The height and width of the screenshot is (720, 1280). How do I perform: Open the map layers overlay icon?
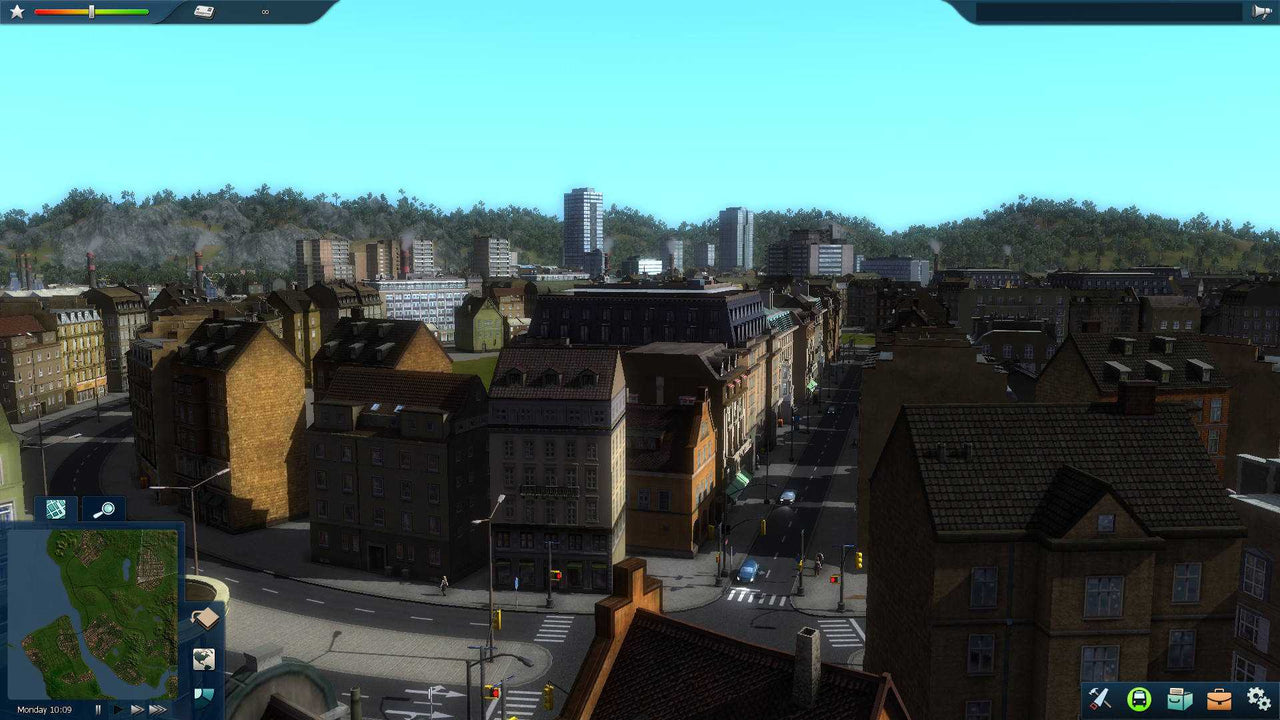click(205, 698)
